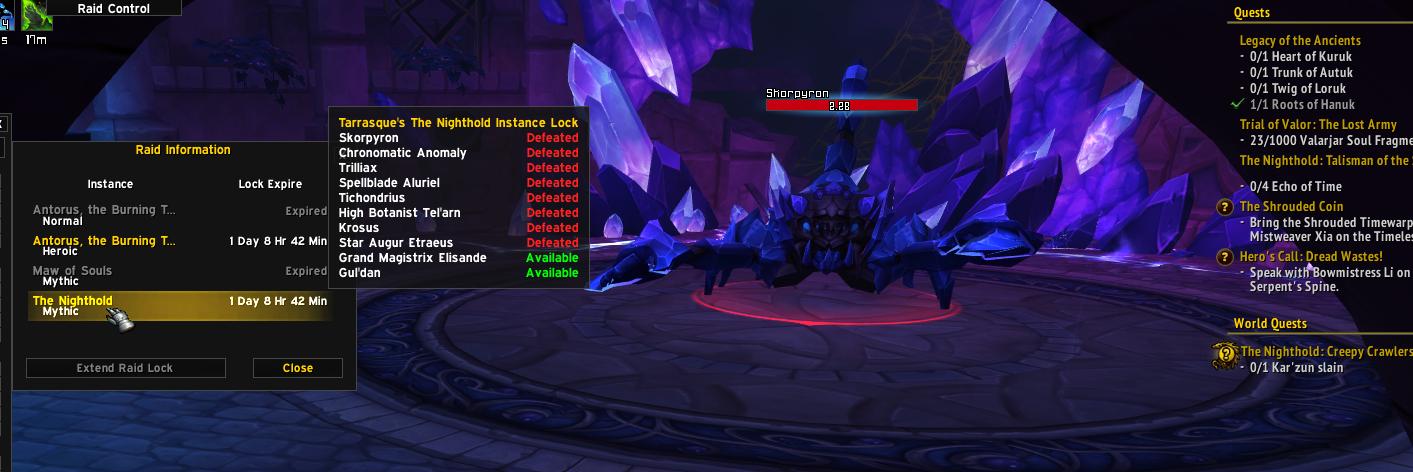The height and width of the screenshot is (472, 1413).
Task: Click the Quests tracker header
Action: (1252, 13)
